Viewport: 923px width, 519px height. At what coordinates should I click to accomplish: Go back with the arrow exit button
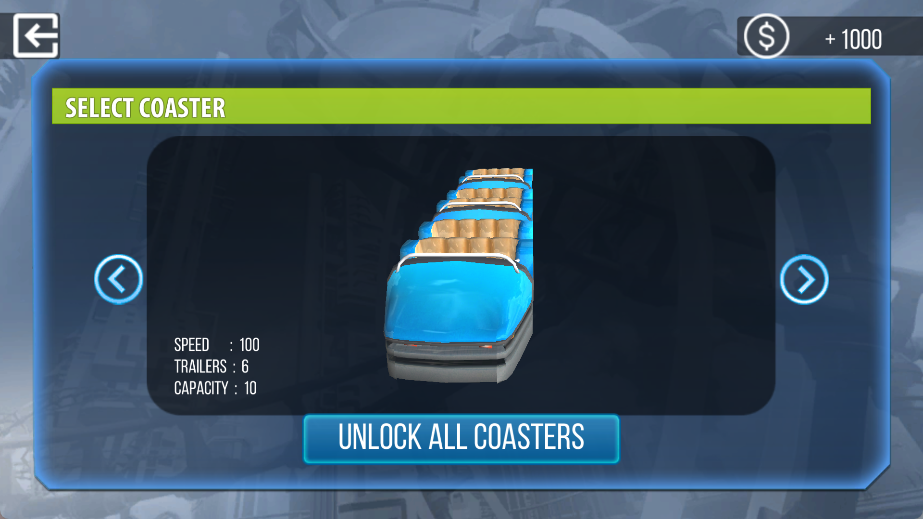[x=36, y=36]
